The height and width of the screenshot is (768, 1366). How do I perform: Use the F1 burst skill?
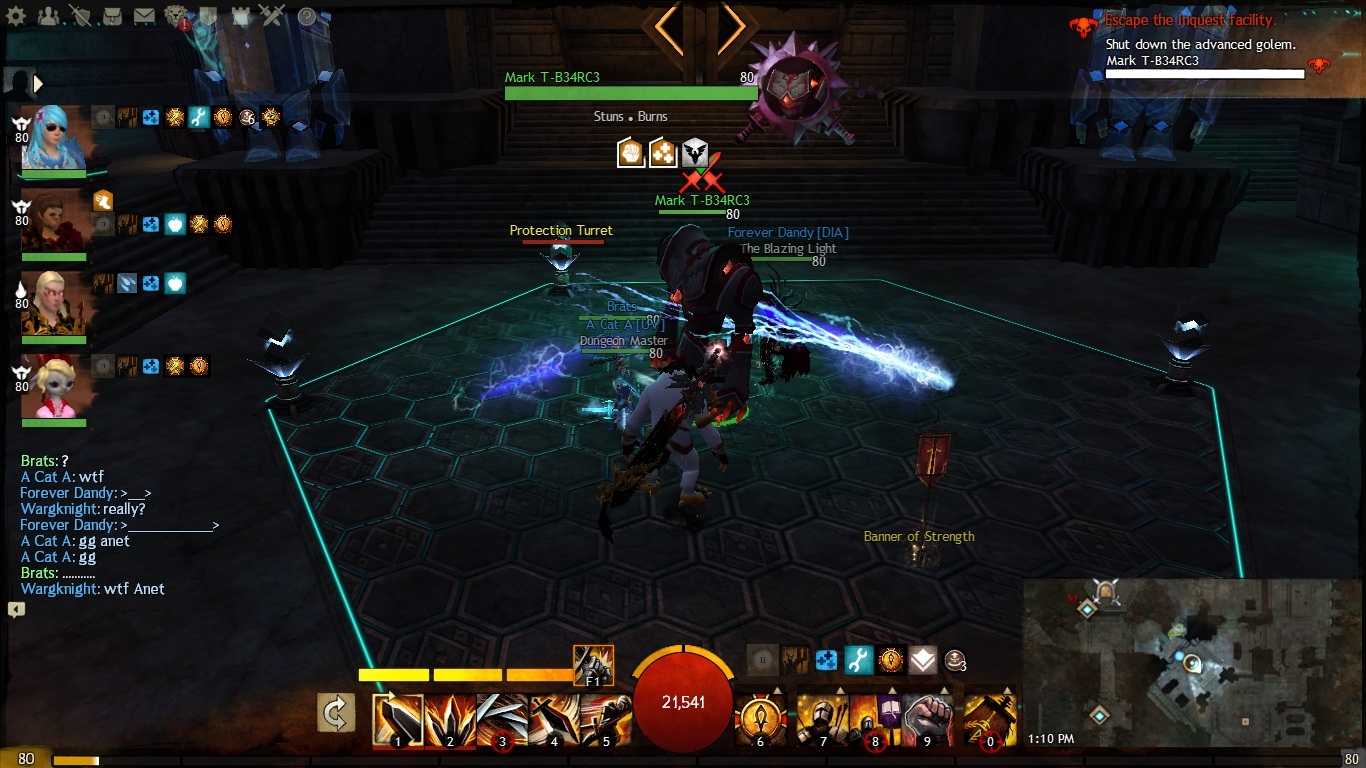pyautogui.click(x=593, y=665)
